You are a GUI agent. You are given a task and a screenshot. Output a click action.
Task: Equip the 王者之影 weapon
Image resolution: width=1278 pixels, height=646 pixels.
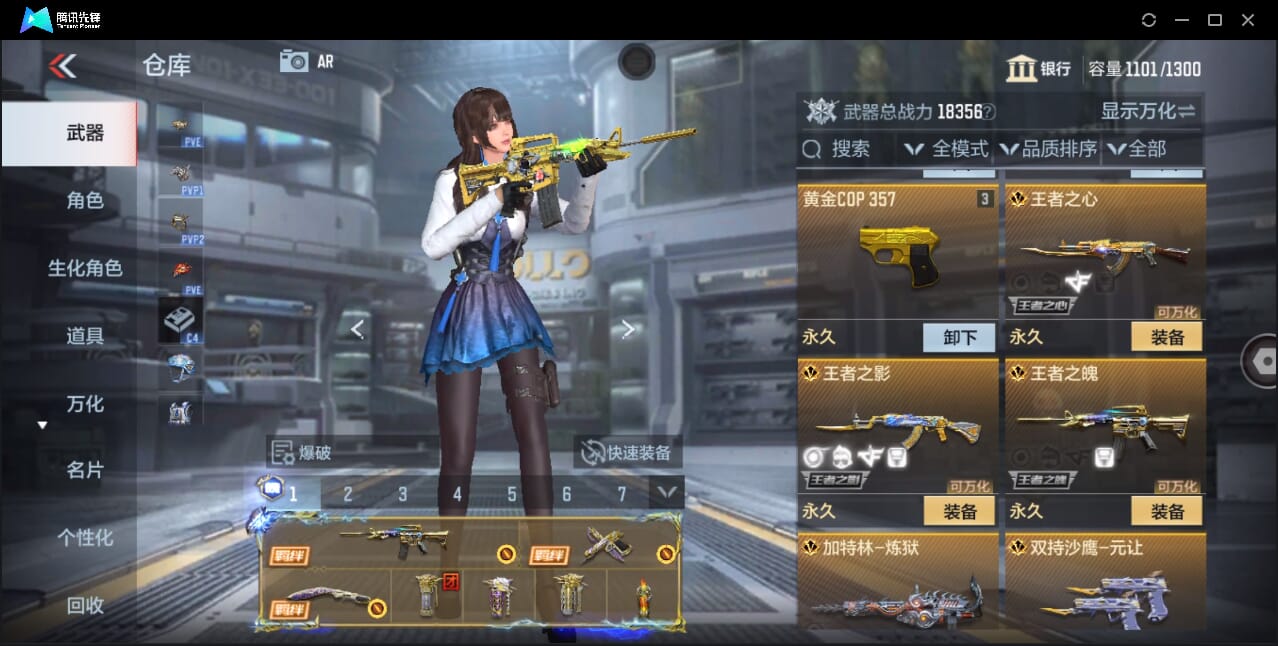tap(959, 511)
